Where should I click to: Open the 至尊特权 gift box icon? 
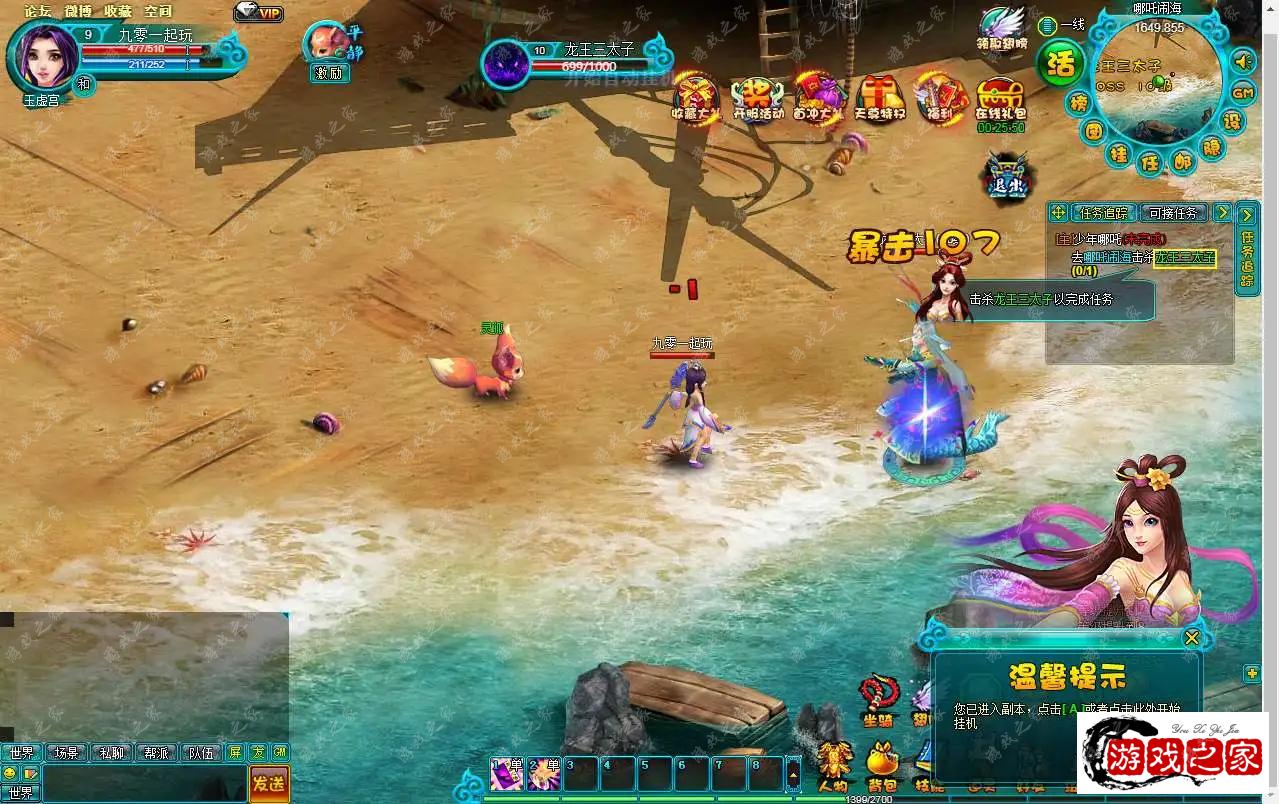(880, 96)
